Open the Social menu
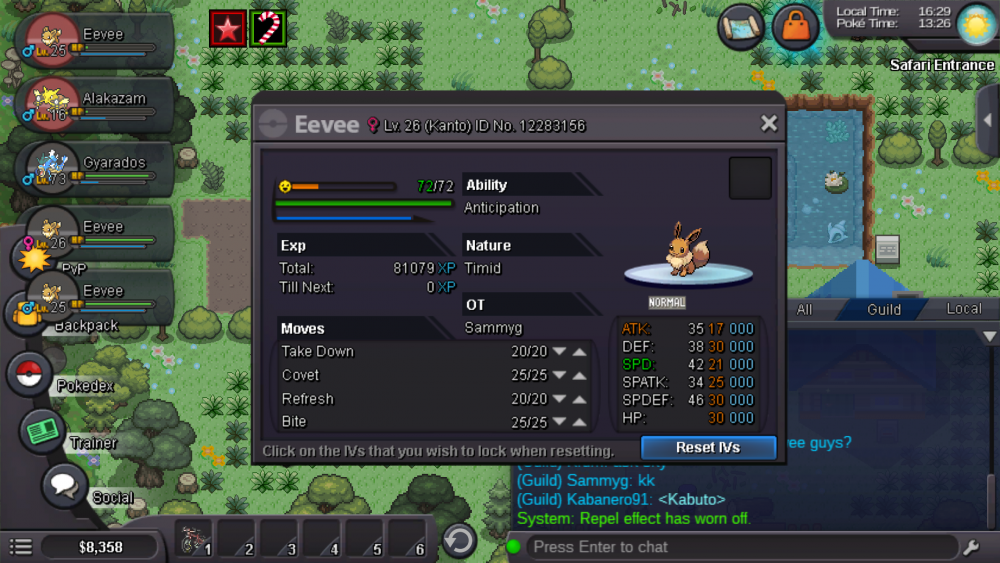 [65, 487]
